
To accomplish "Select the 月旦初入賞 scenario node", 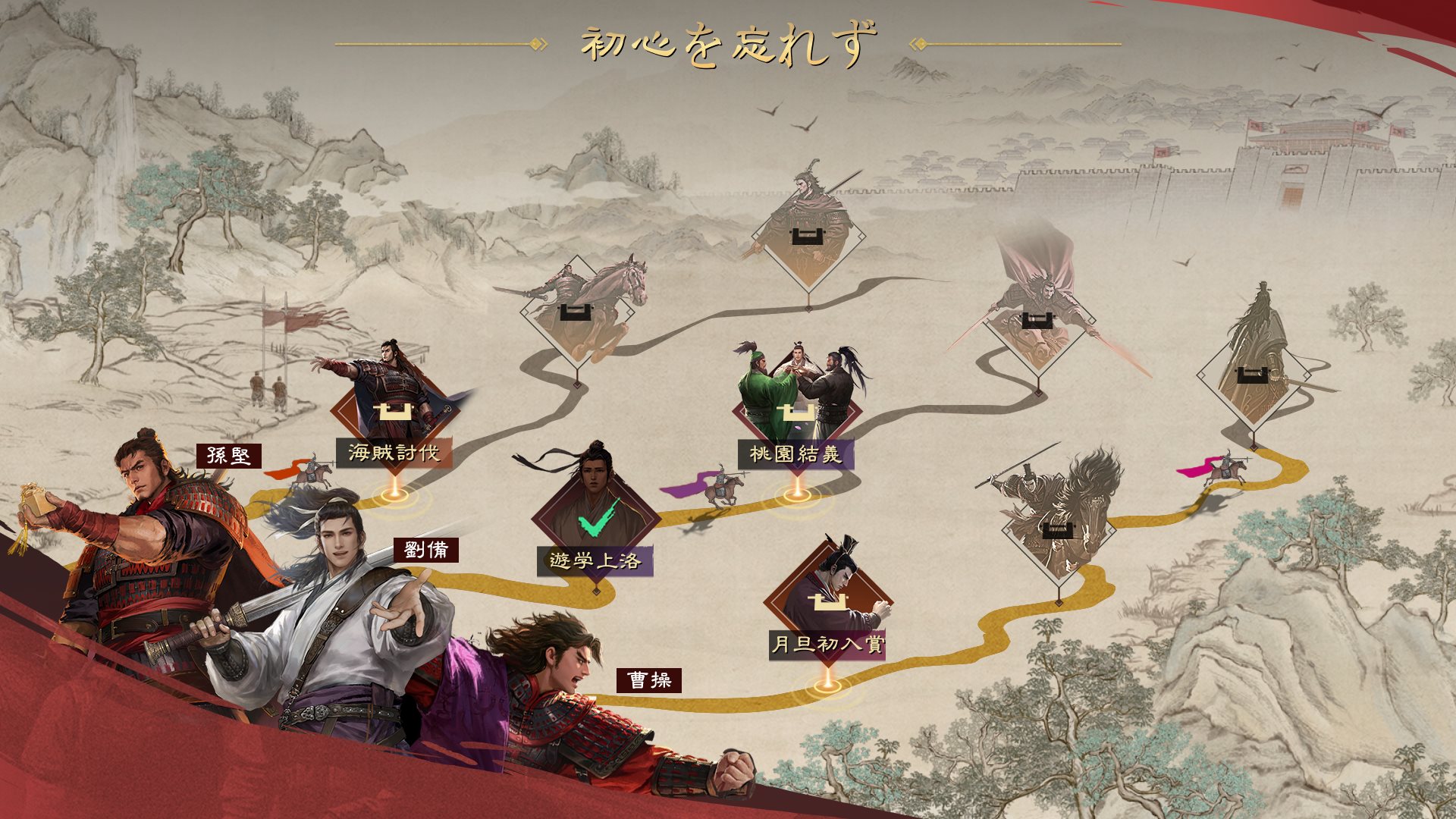I will (x=827, y=605).
